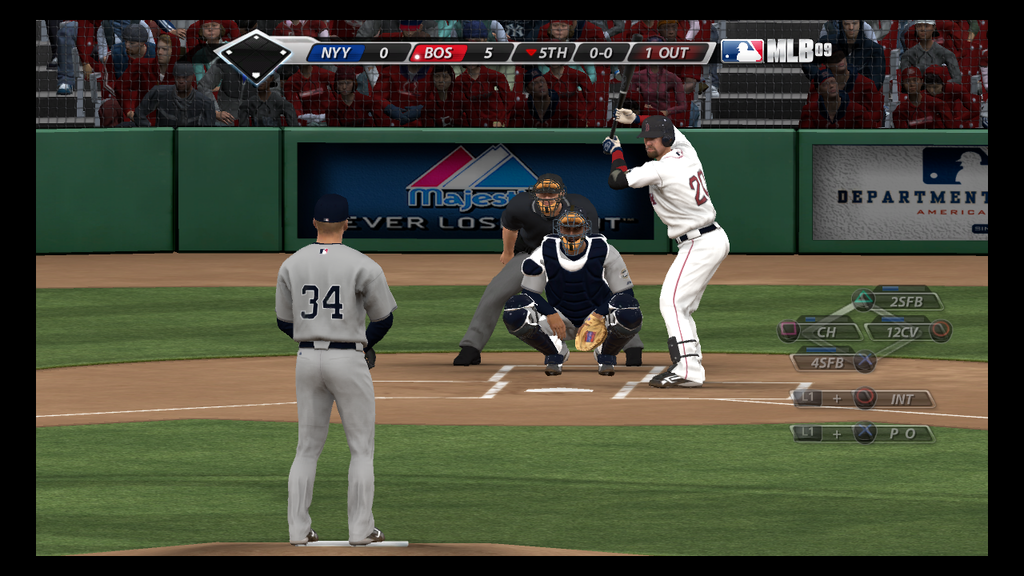Click the base runner diamond indicator
The image size is (1024, 576).
pyautogui.click(x=254, y=54)
